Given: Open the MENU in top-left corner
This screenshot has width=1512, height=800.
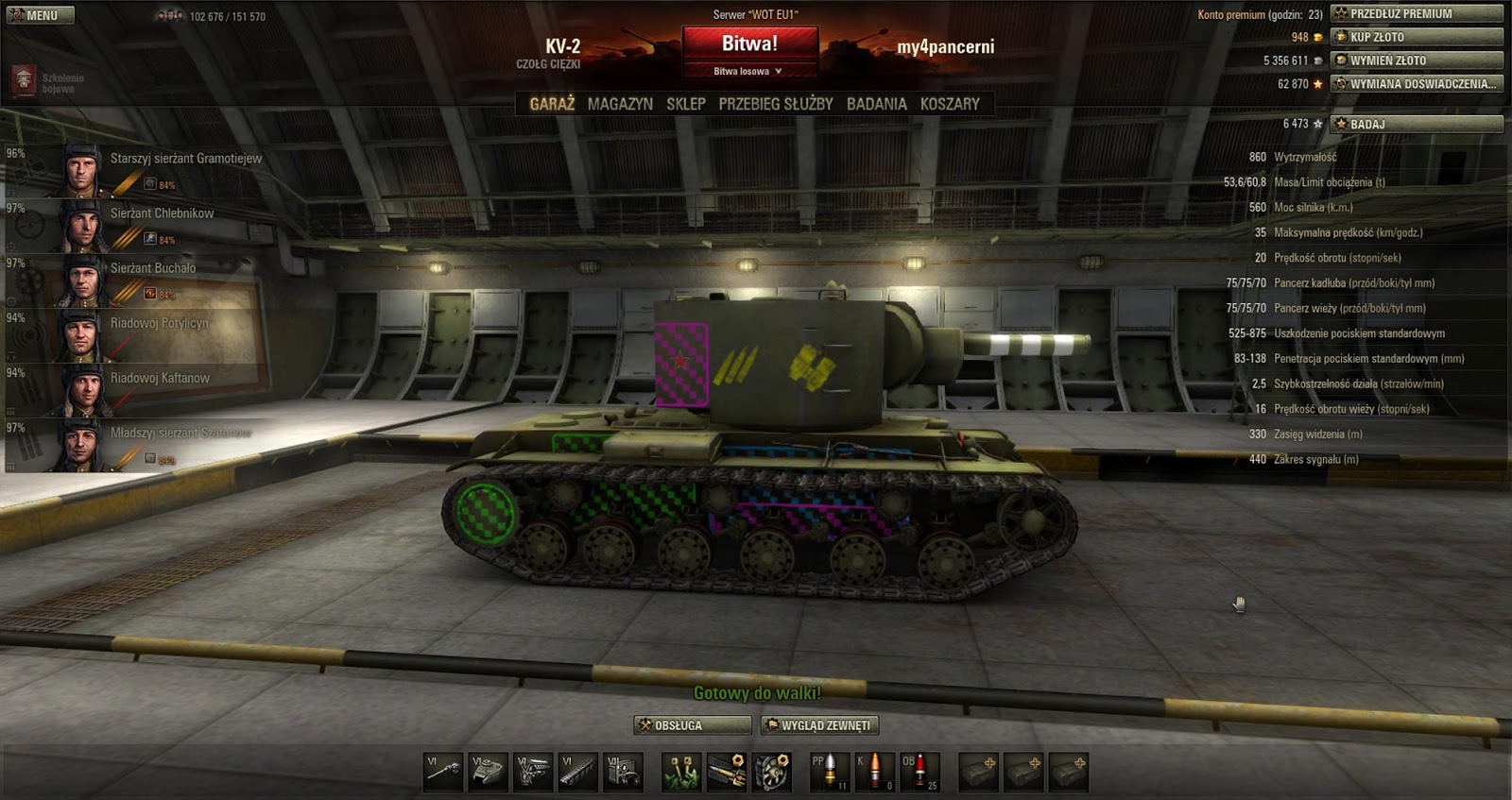Looking at the screenshot, I should [x=40, y=14].
